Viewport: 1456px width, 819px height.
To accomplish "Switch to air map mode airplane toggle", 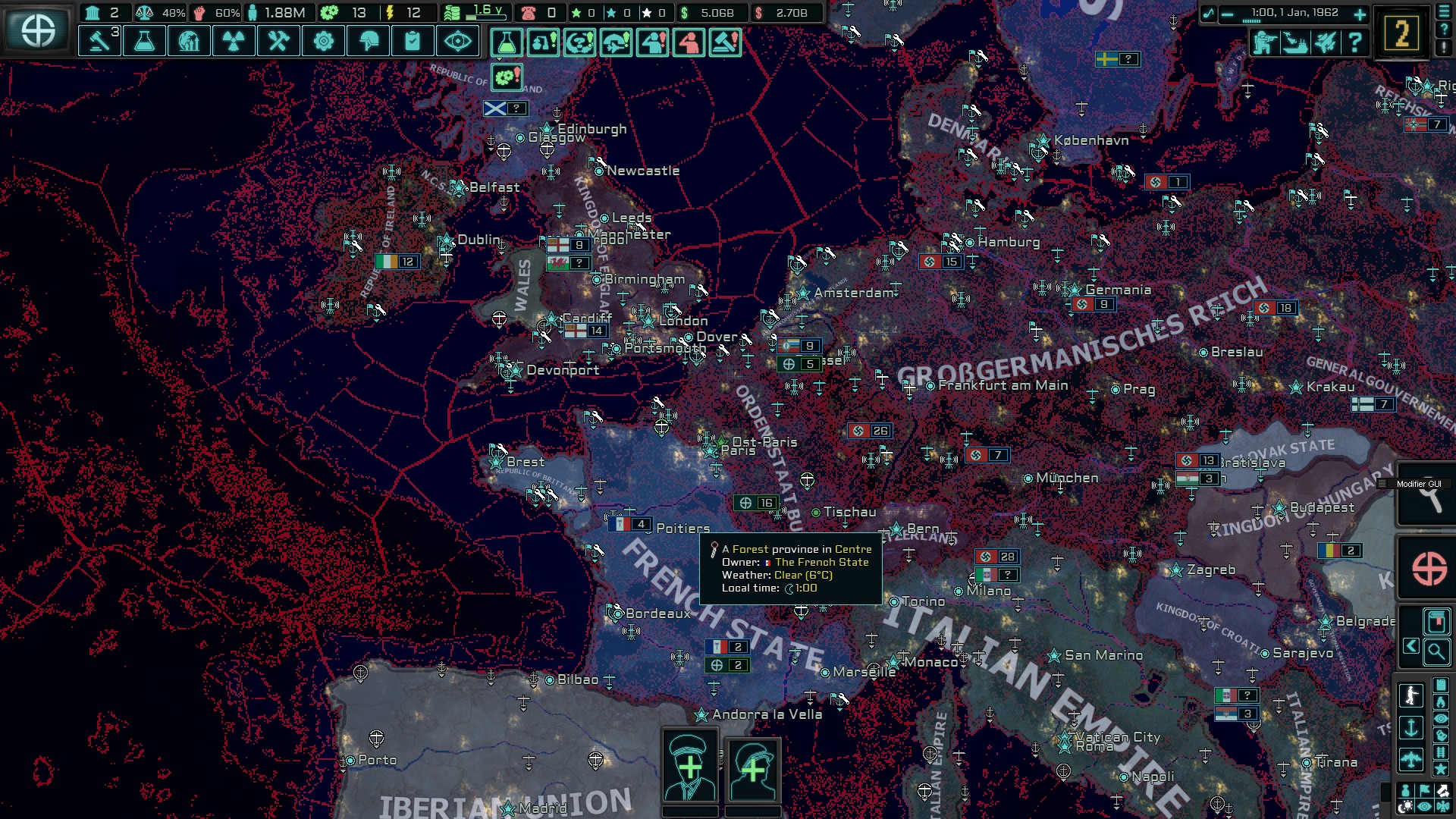I will [x=1412, y=758].
